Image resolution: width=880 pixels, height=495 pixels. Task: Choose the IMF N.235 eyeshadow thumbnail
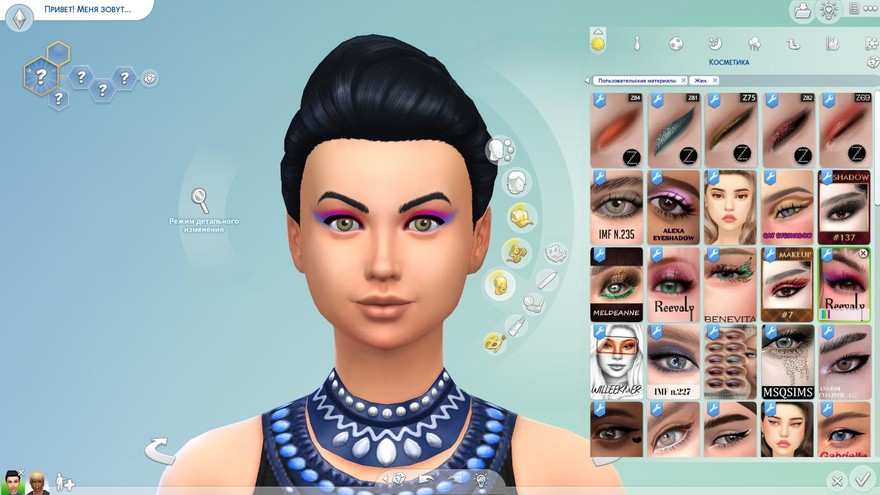617,207
